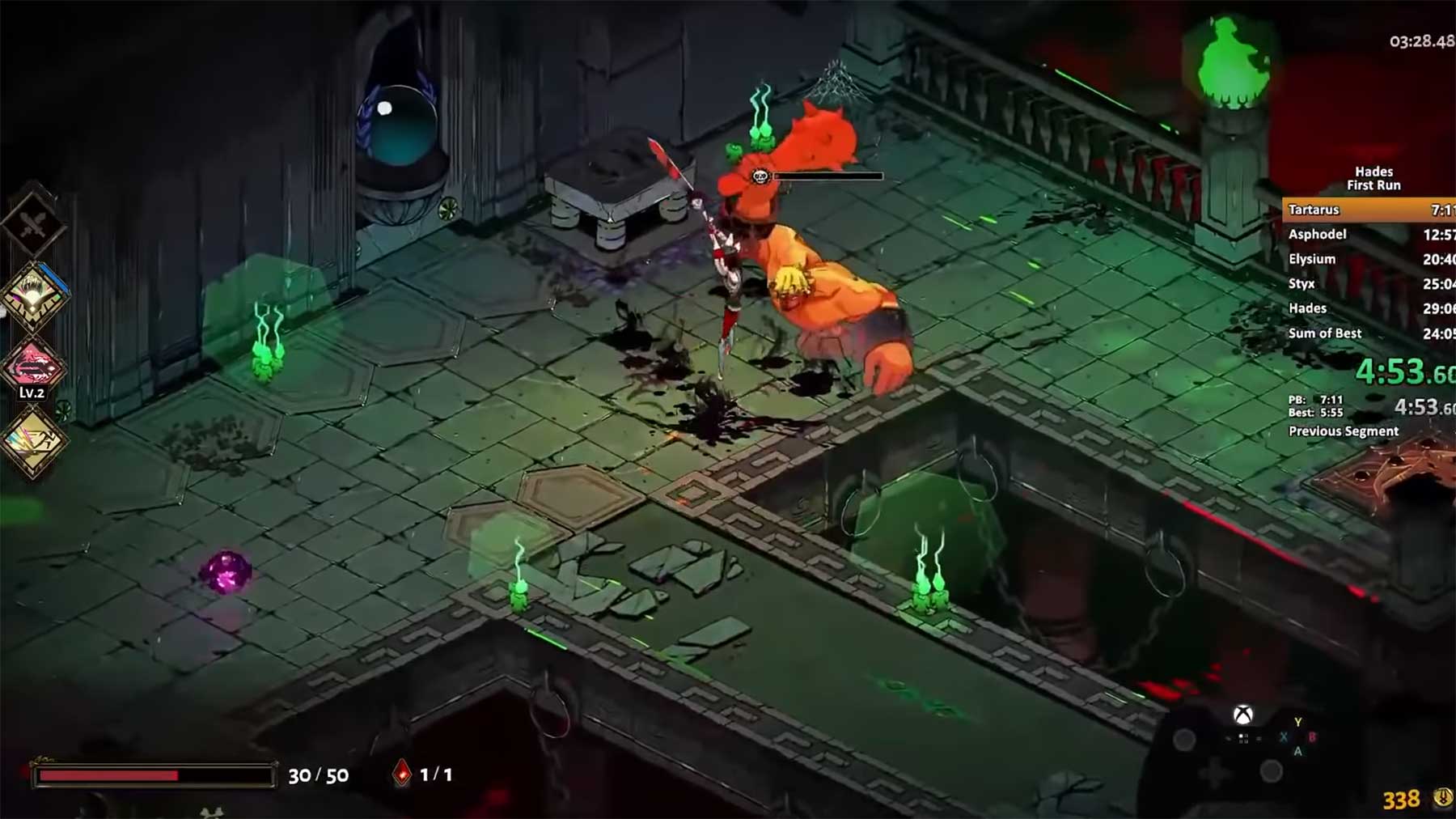Select the Asphodel split row
Viewport: 1456px width, 819px height.
[x=1369, y=235]
